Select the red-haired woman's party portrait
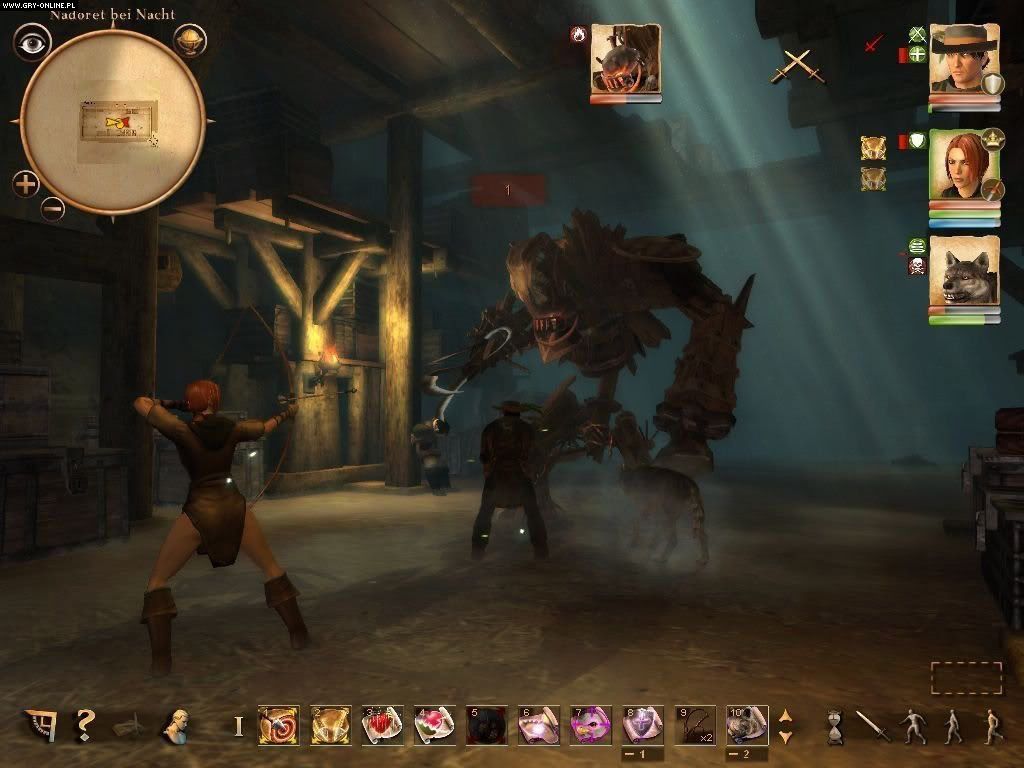The width and height of the screenshot is (1024, 768). point(964,165)
